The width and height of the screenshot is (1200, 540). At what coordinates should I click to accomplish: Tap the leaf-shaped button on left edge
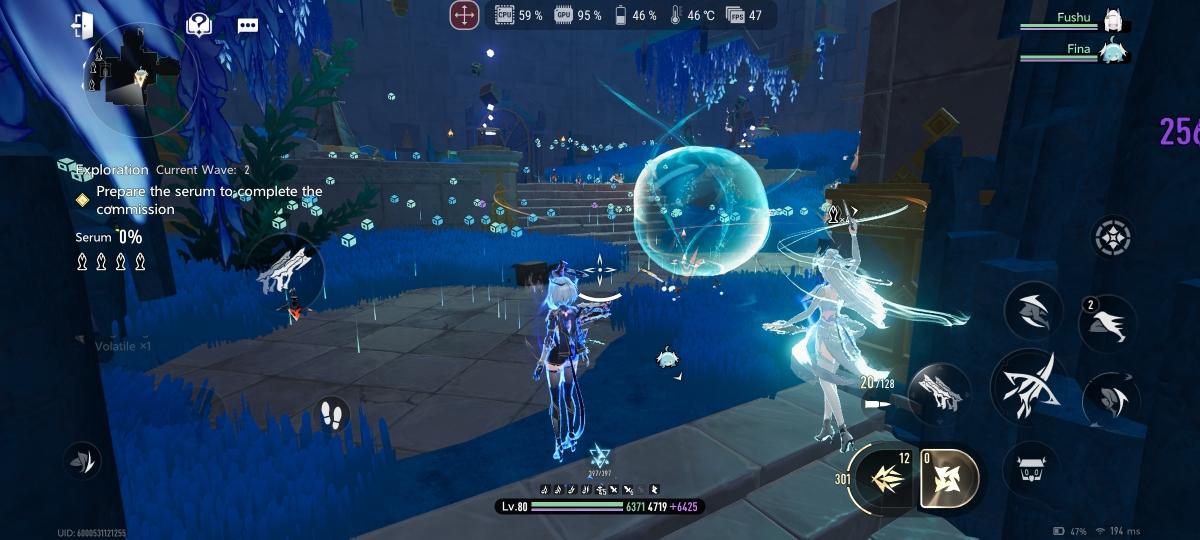click(81, 460)
